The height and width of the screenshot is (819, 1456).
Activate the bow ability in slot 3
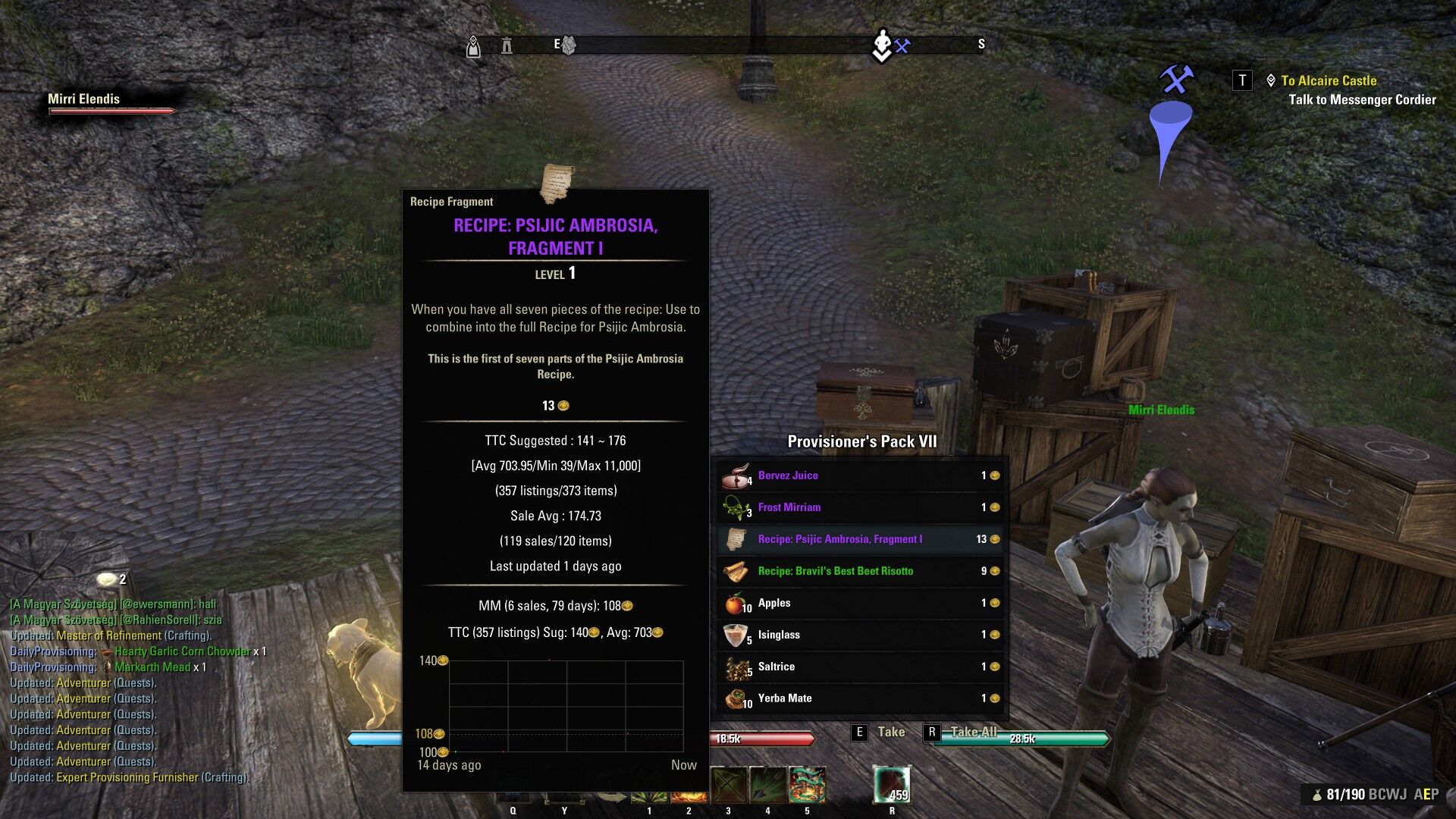click(x=729, y=785)
